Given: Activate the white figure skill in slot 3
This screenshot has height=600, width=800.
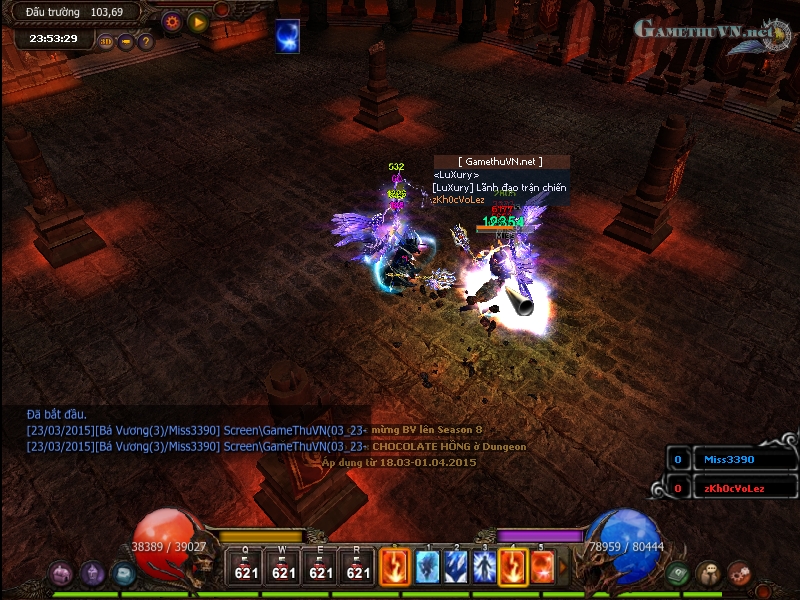Looking at the screenshot, I should [485, 567].
